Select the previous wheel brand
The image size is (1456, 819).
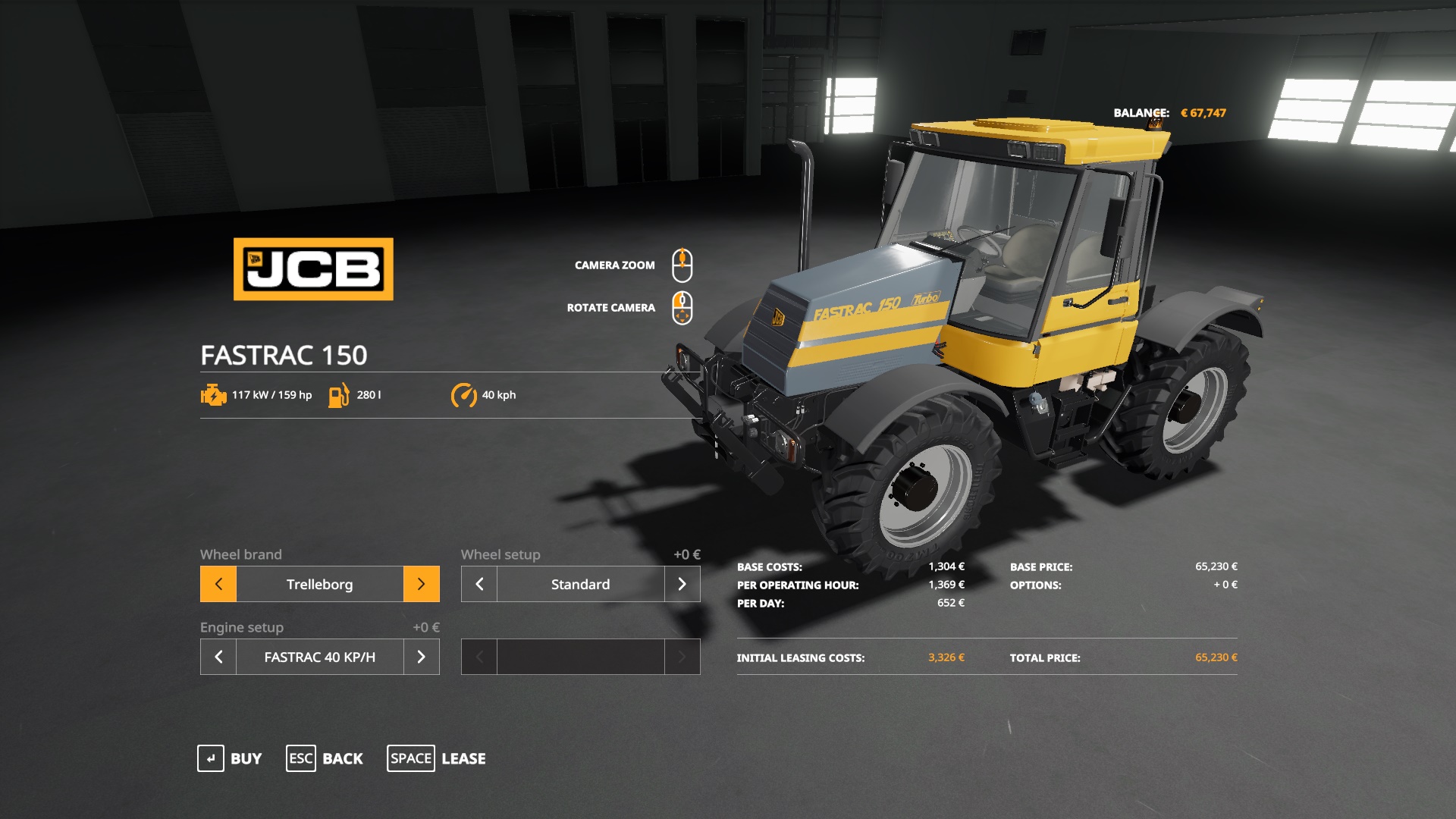pyautogui.click(x=218, y=584)
